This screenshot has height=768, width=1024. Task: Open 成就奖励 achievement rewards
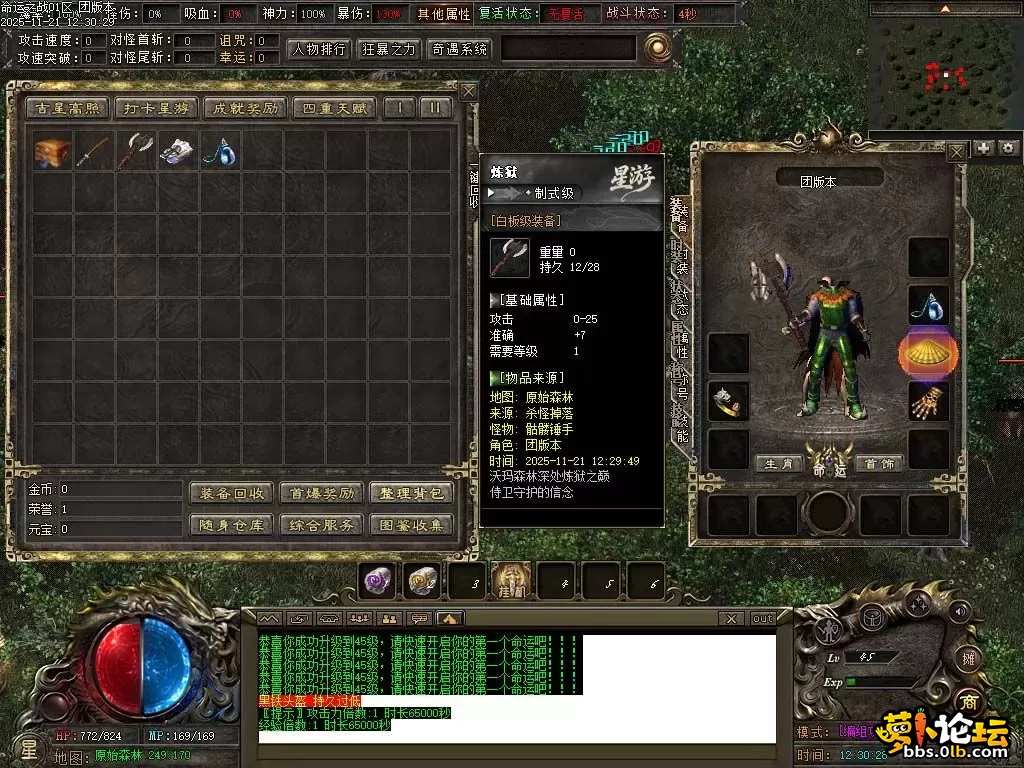[x=243, y=108]
